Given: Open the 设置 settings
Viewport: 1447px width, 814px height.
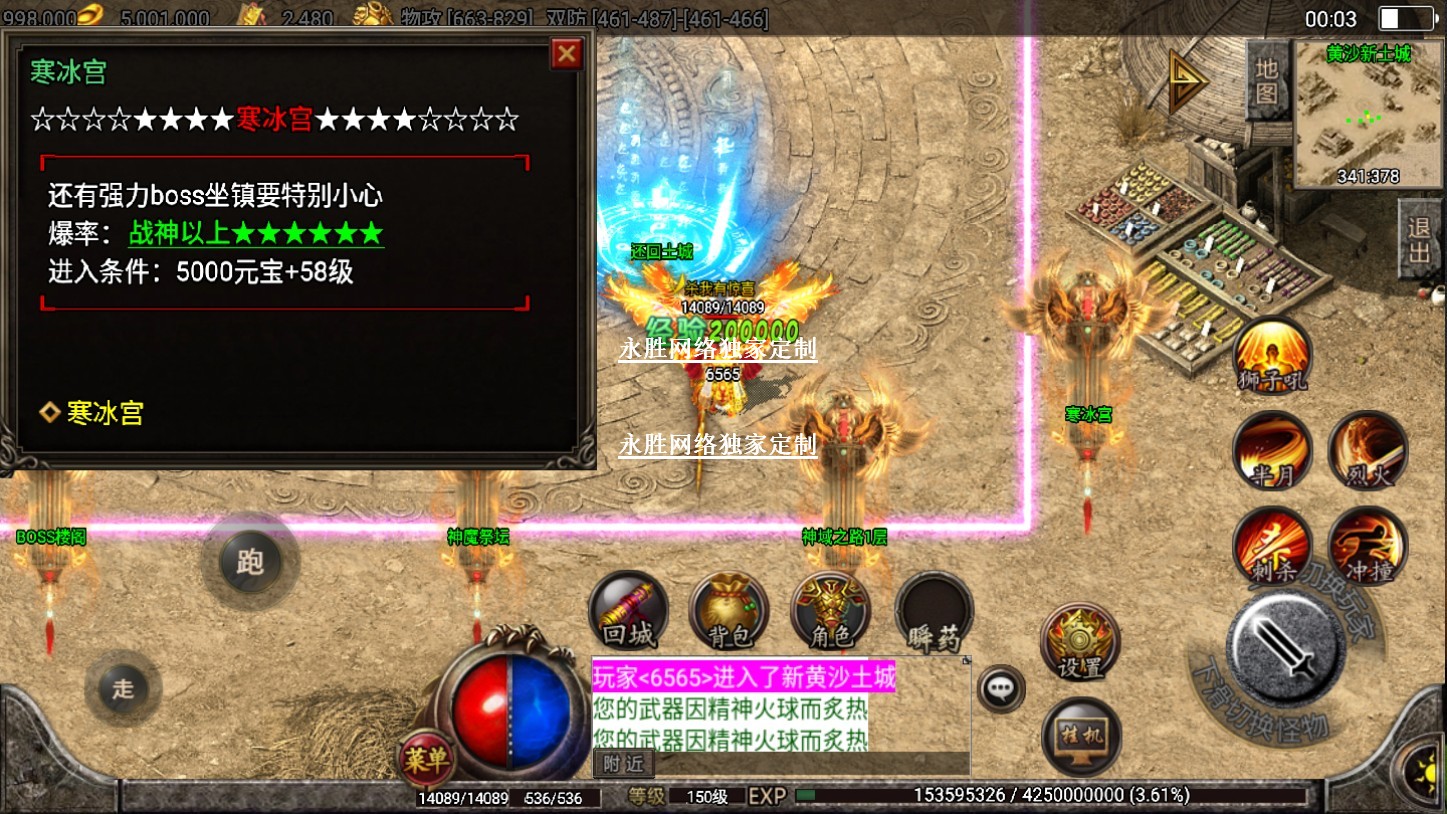Looking at the screenshot, I should 1080,642.
